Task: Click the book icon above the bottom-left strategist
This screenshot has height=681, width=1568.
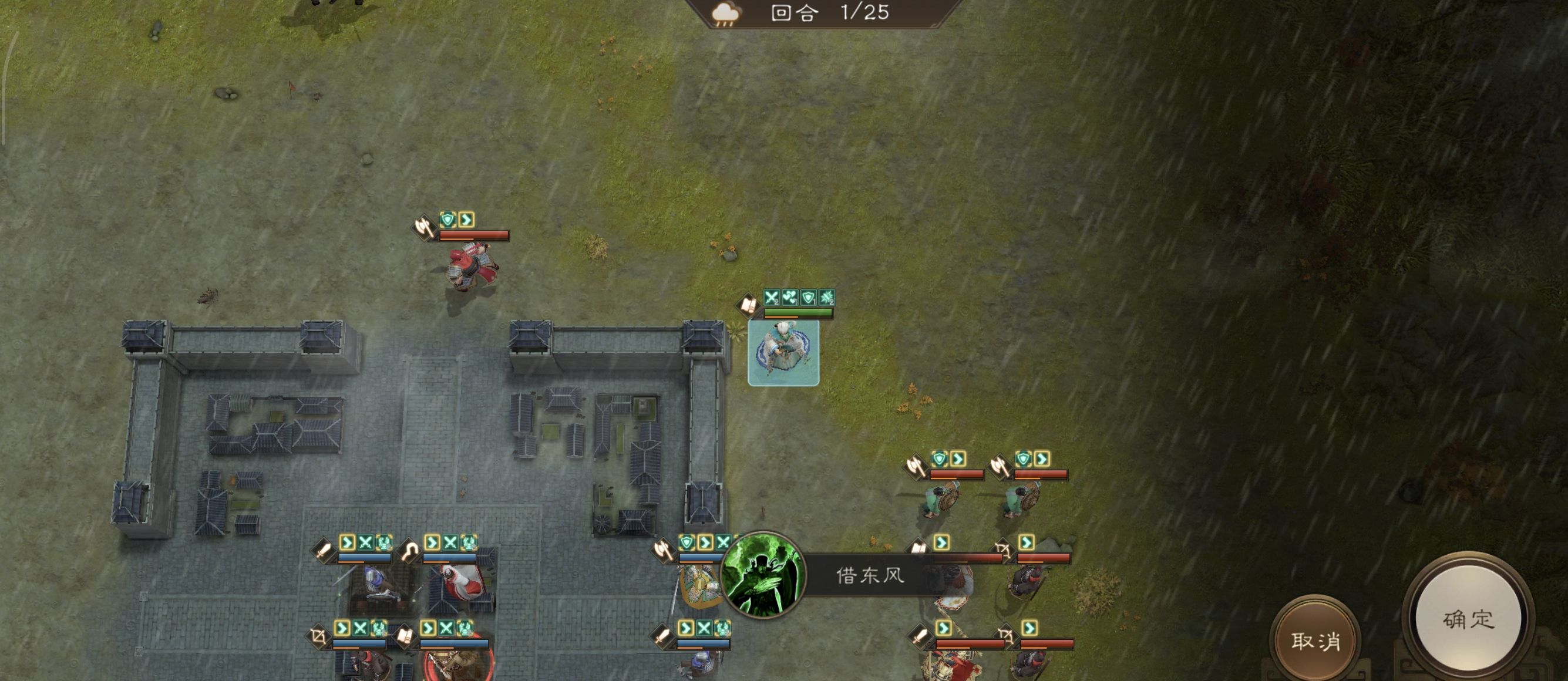Action: point(405,635)
